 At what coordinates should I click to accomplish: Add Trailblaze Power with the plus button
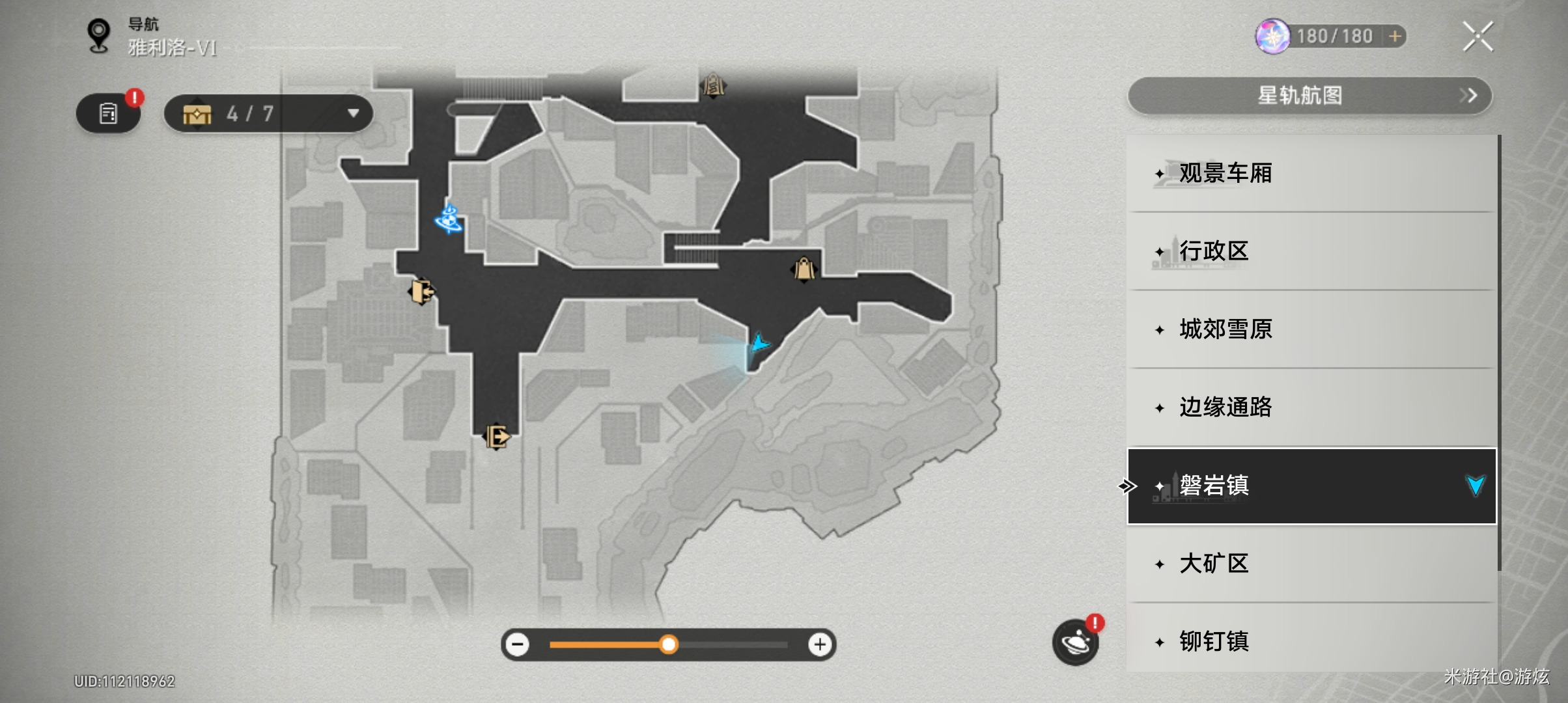click(x=1395, y=36)
